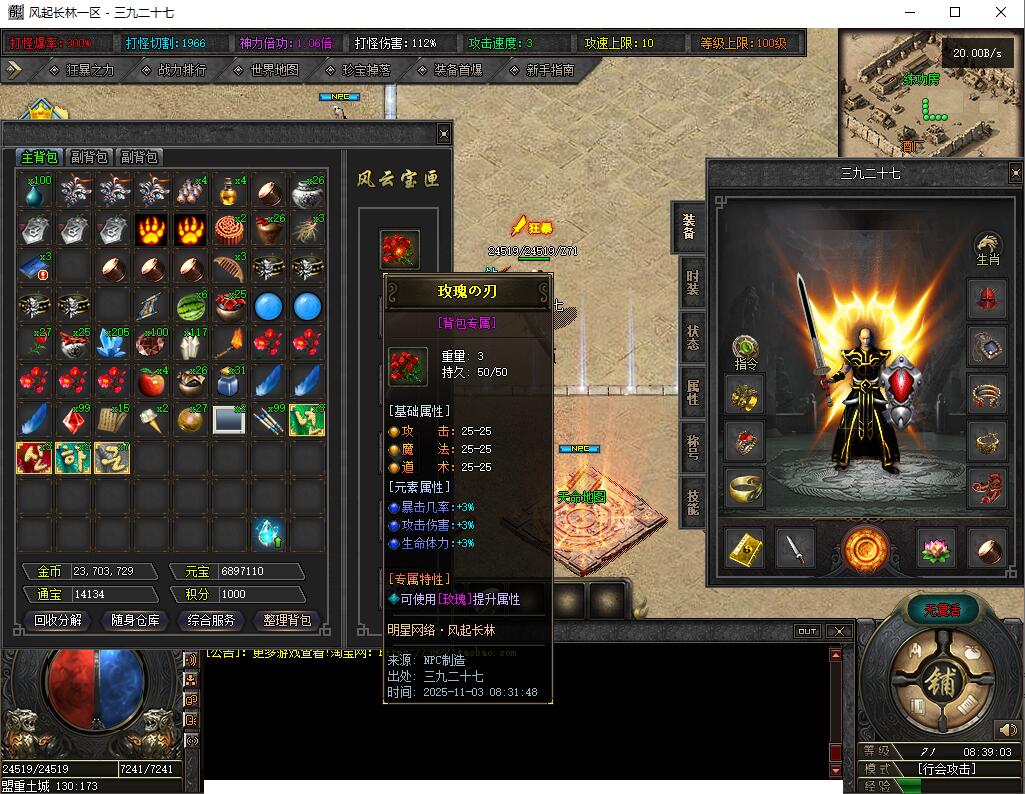Close the inventory bag window
Screen dimensions: 1025x794
tap(444, 133)
